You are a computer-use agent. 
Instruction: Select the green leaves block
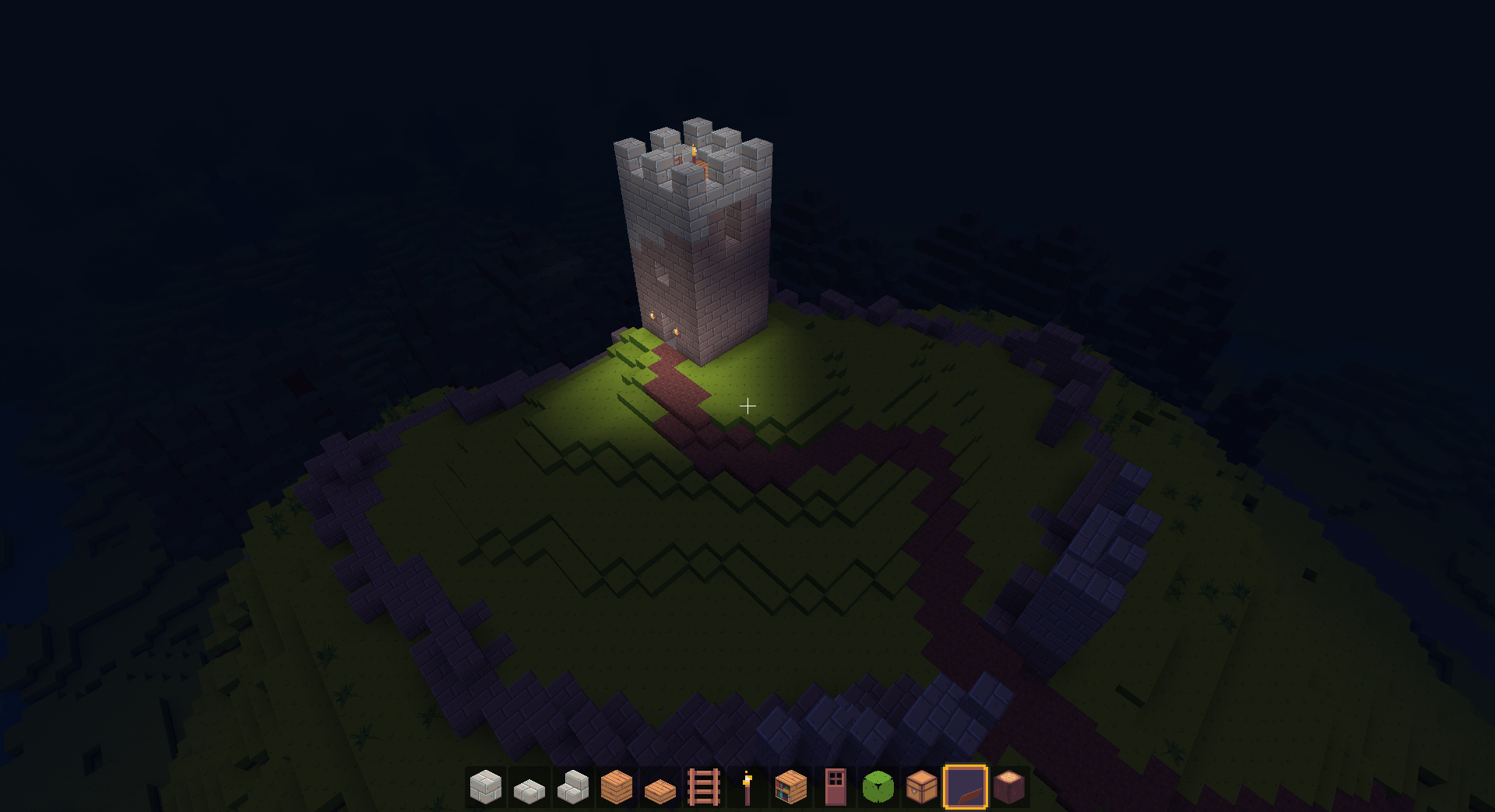point(878,787)
